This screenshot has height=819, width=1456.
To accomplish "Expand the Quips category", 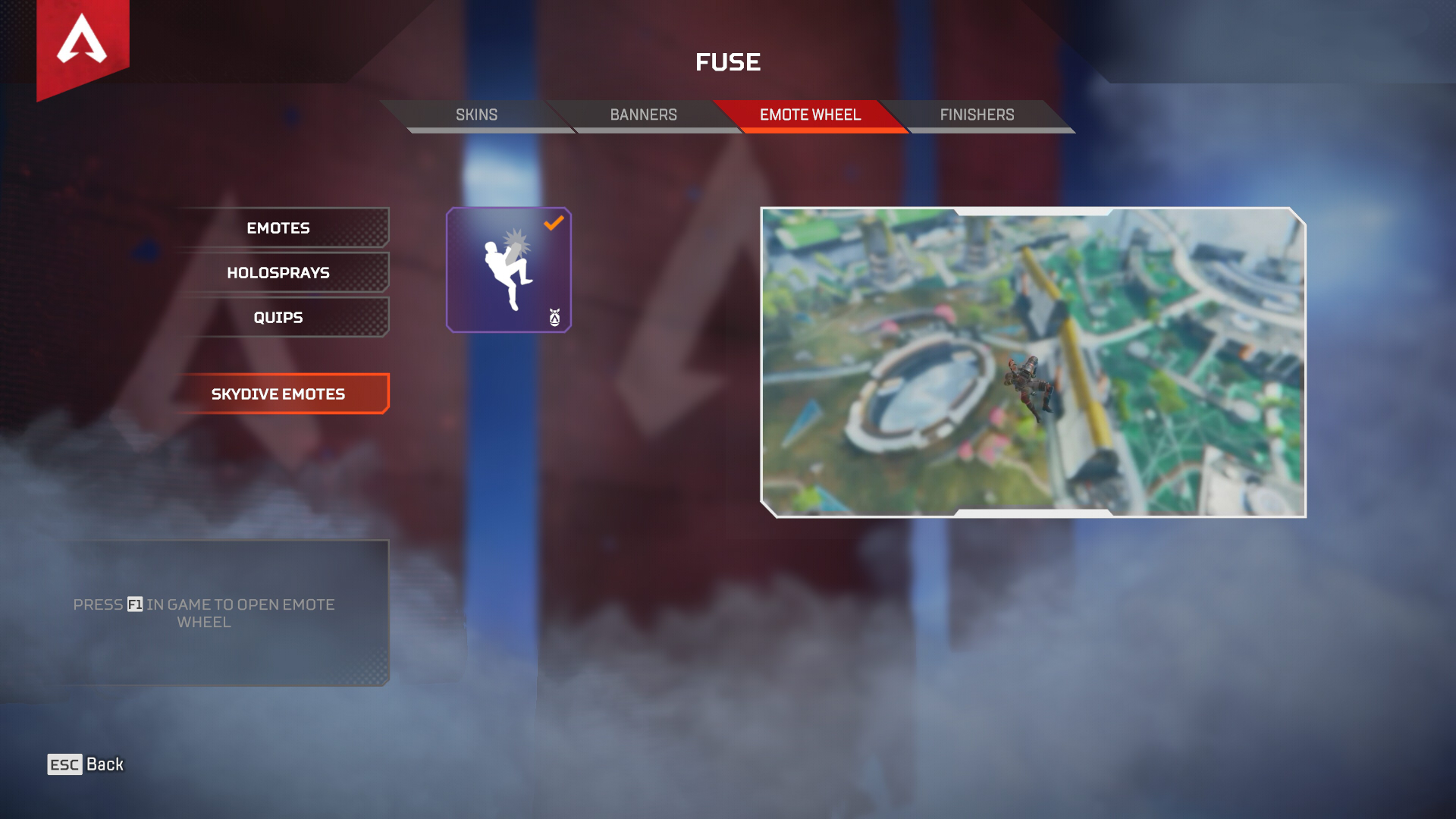I will coord(278,317).
